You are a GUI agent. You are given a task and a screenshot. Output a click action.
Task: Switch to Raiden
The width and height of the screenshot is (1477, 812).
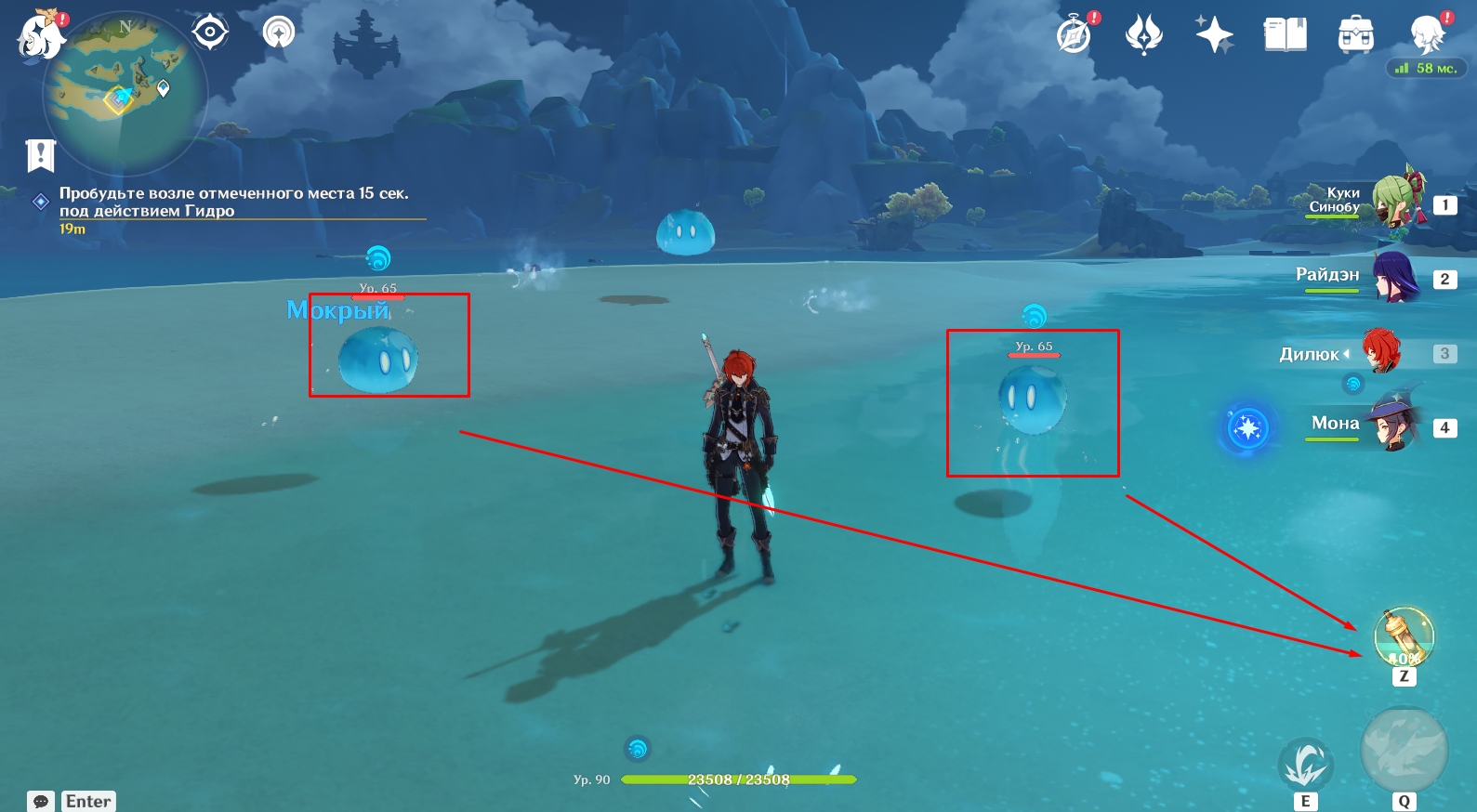(1394, 277)
